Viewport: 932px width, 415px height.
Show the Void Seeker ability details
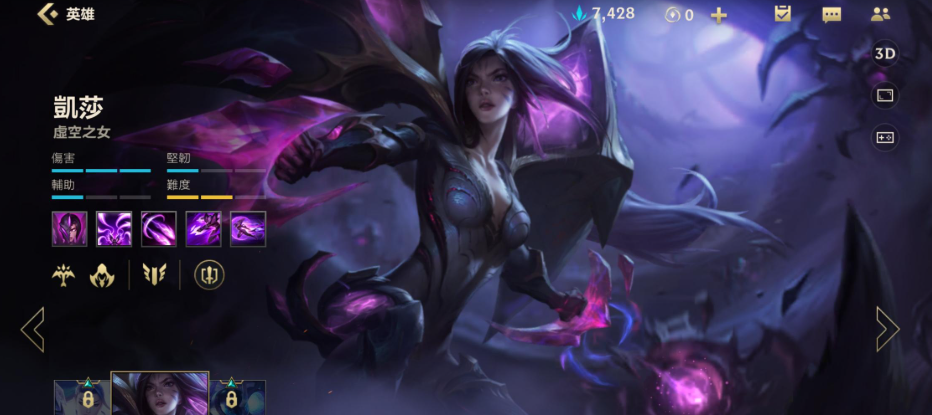point(158,229)
